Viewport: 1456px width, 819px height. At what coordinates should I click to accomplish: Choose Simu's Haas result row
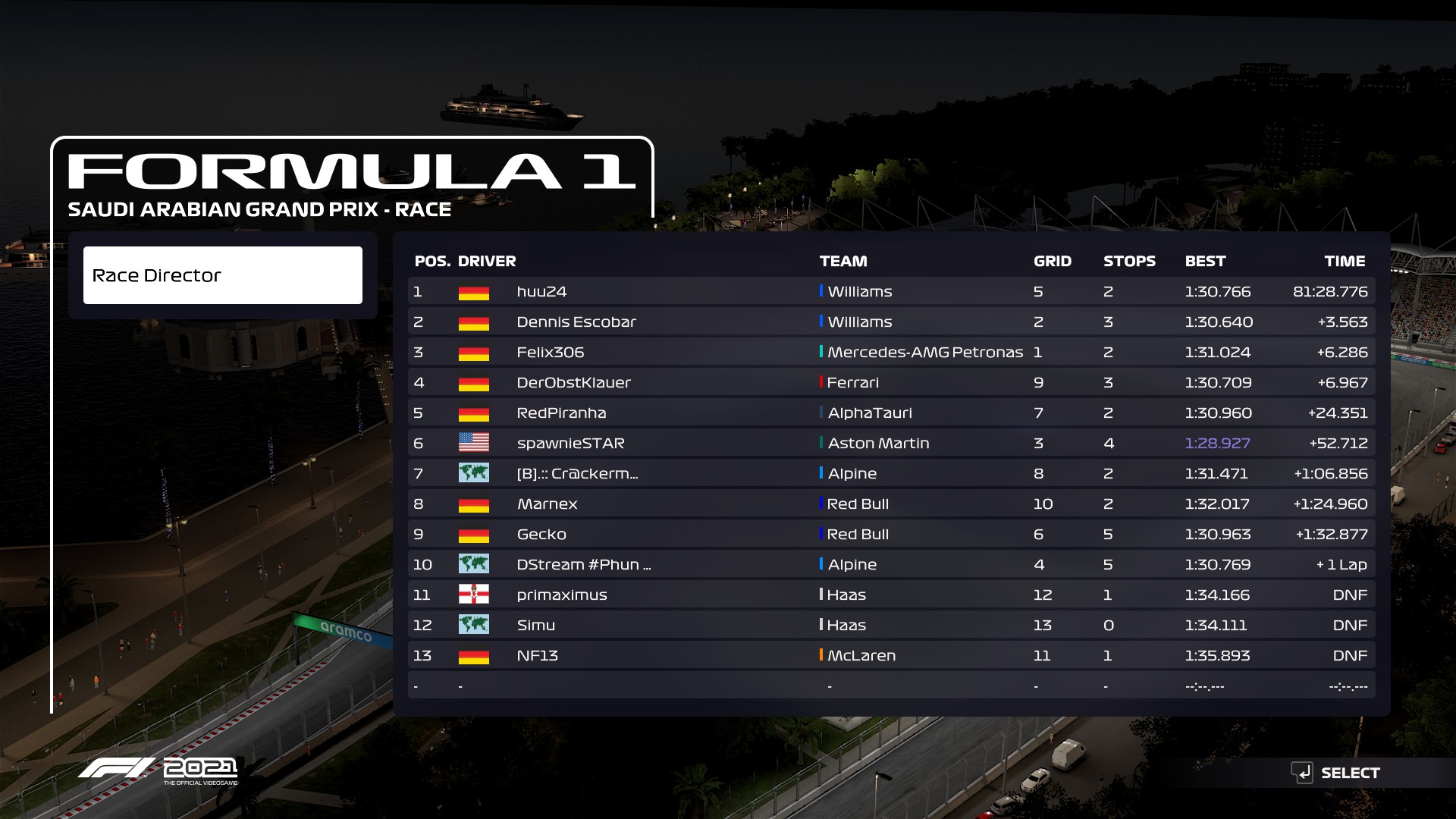[x=891, y=625]
